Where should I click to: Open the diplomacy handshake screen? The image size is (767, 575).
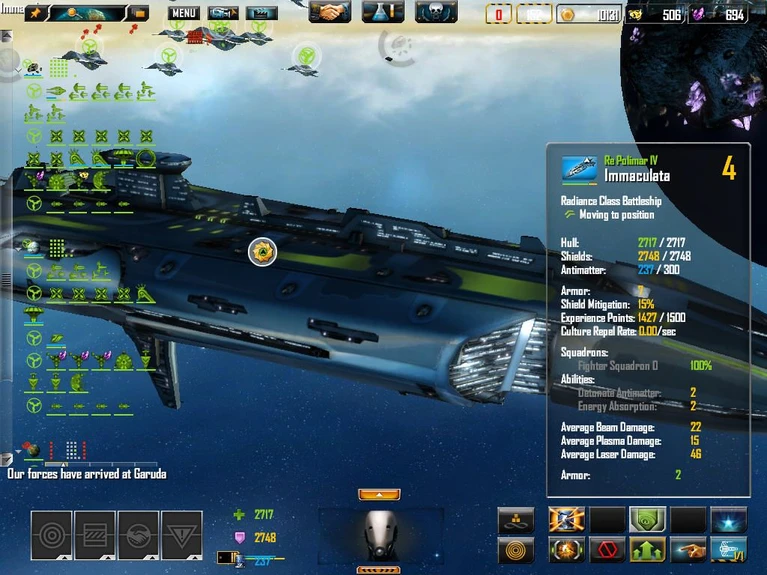coord(329,12)
